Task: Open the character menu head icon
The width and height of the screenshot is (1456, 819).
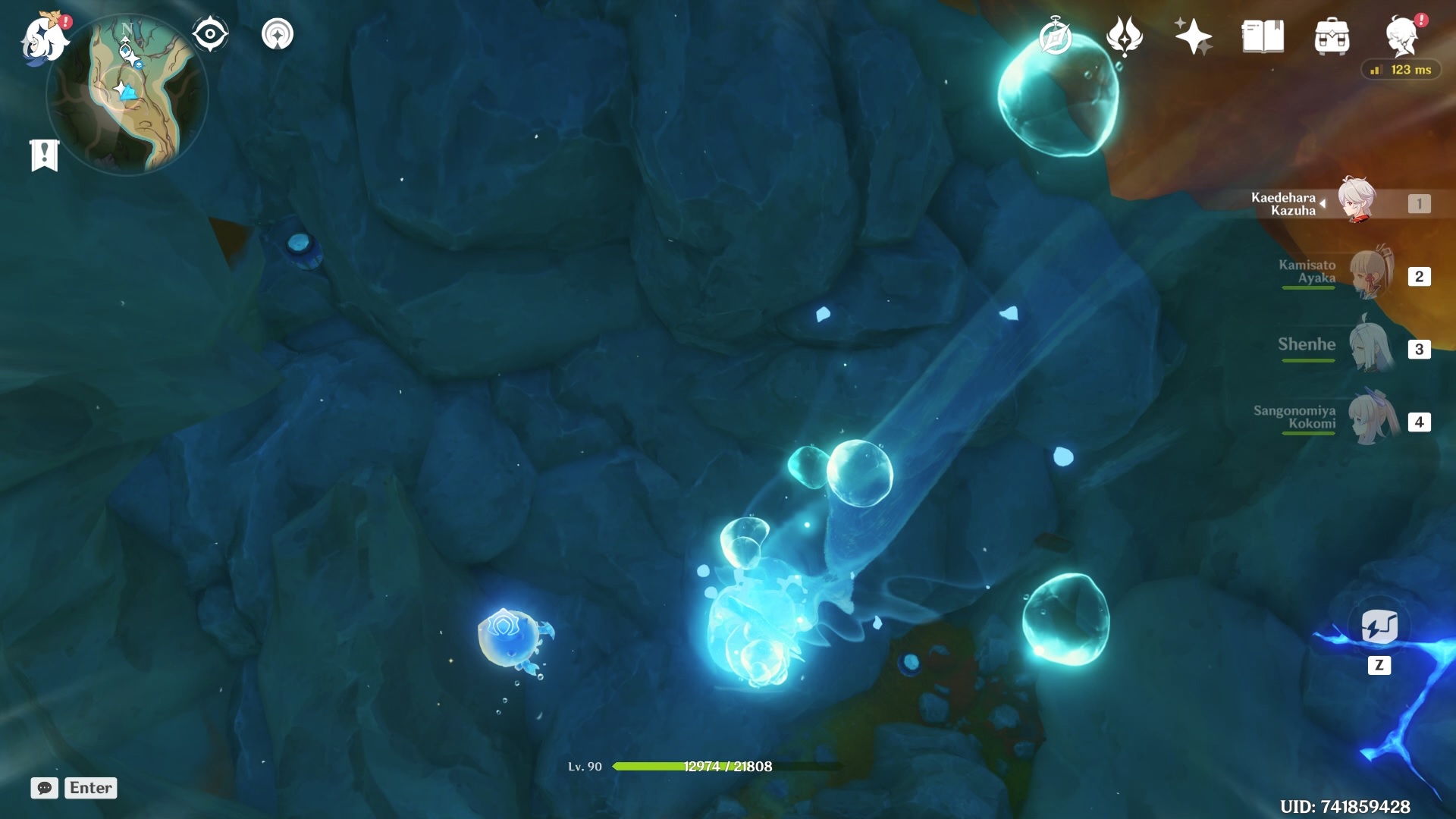Action: click(x=1401, y=36)
